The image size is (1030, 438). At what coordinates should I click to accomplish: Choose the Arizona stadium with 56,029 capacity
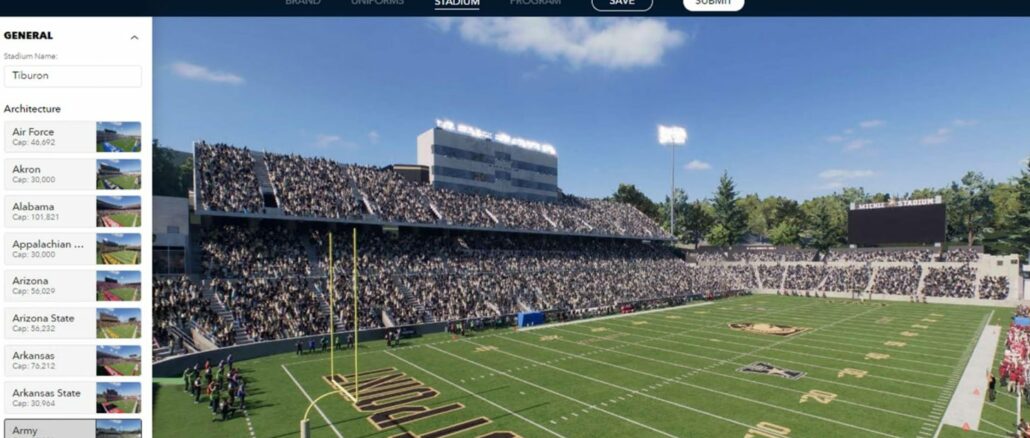click(72, 285)
